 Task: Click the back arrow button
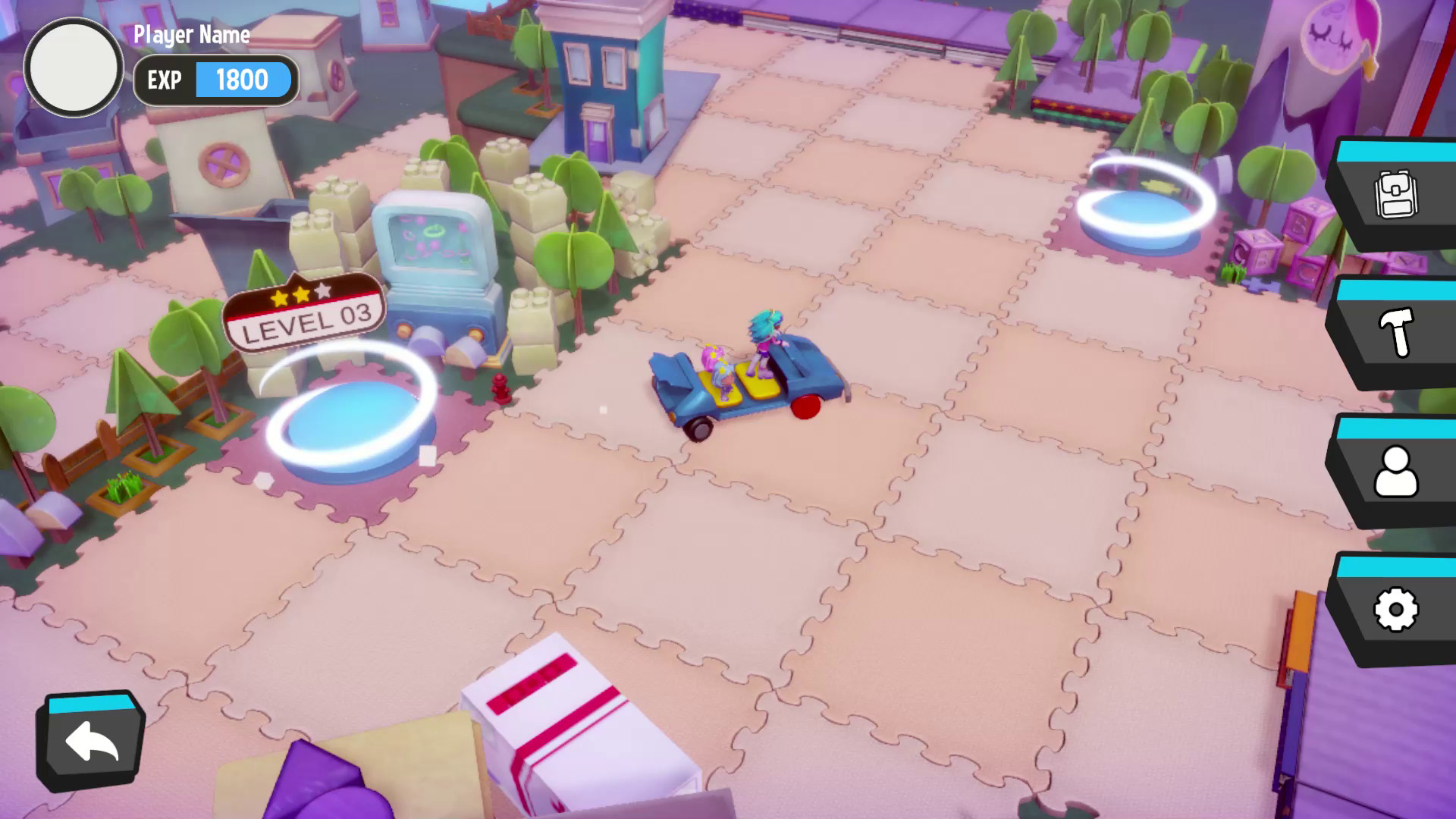coord(89,739)
